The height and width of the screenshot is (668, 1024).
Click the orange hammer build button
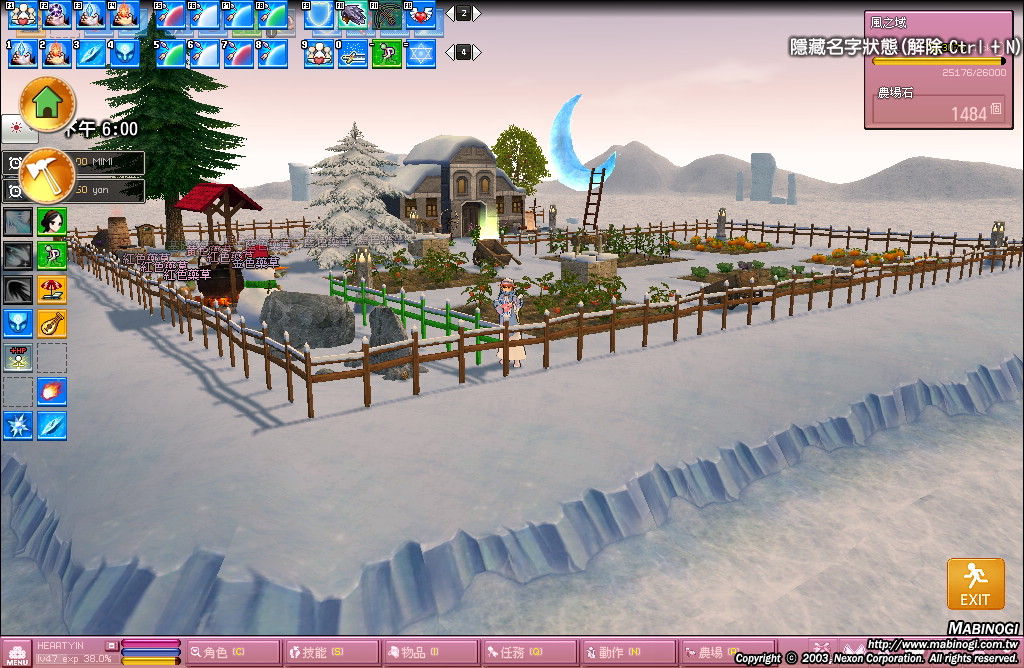pos(47,172)
